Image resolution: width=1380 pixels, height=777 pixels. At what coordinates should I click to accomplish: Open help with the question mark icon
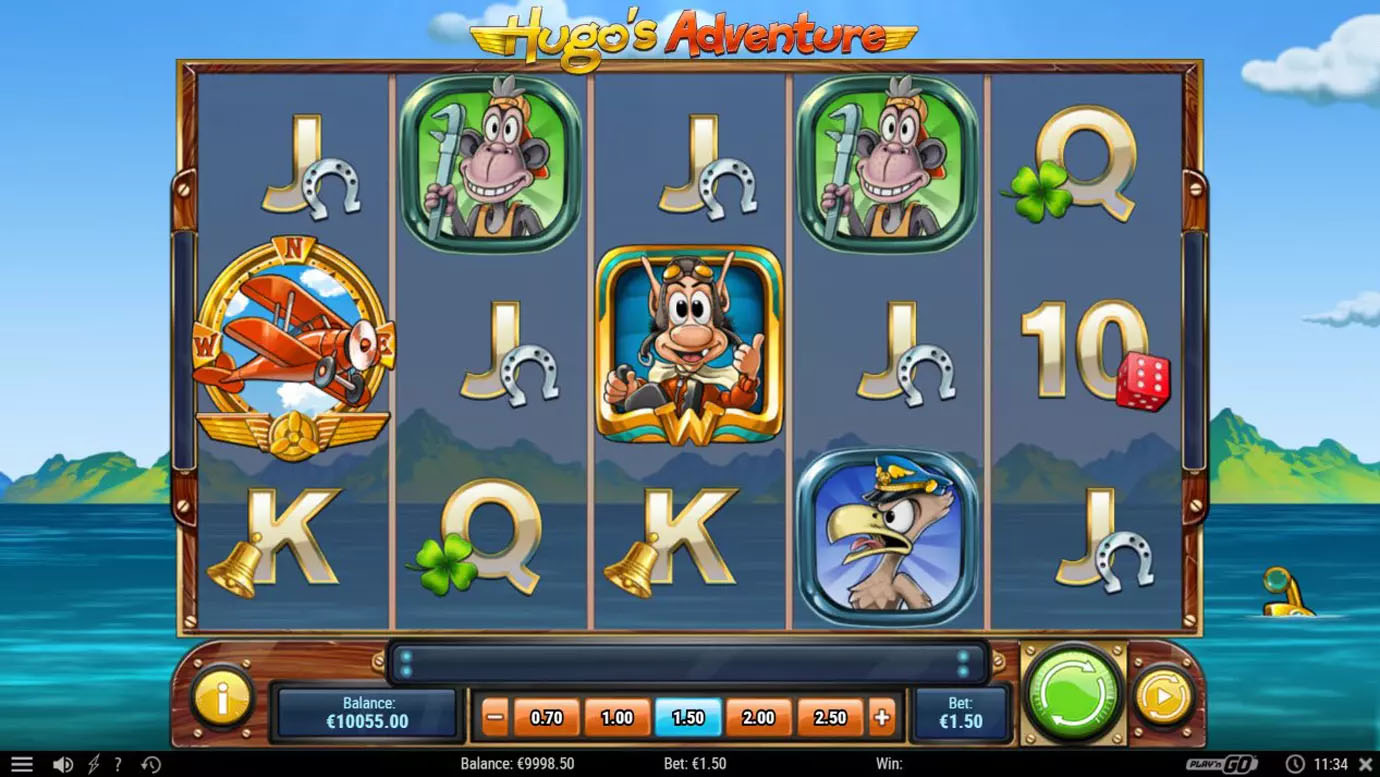click(x=118, y=765)
